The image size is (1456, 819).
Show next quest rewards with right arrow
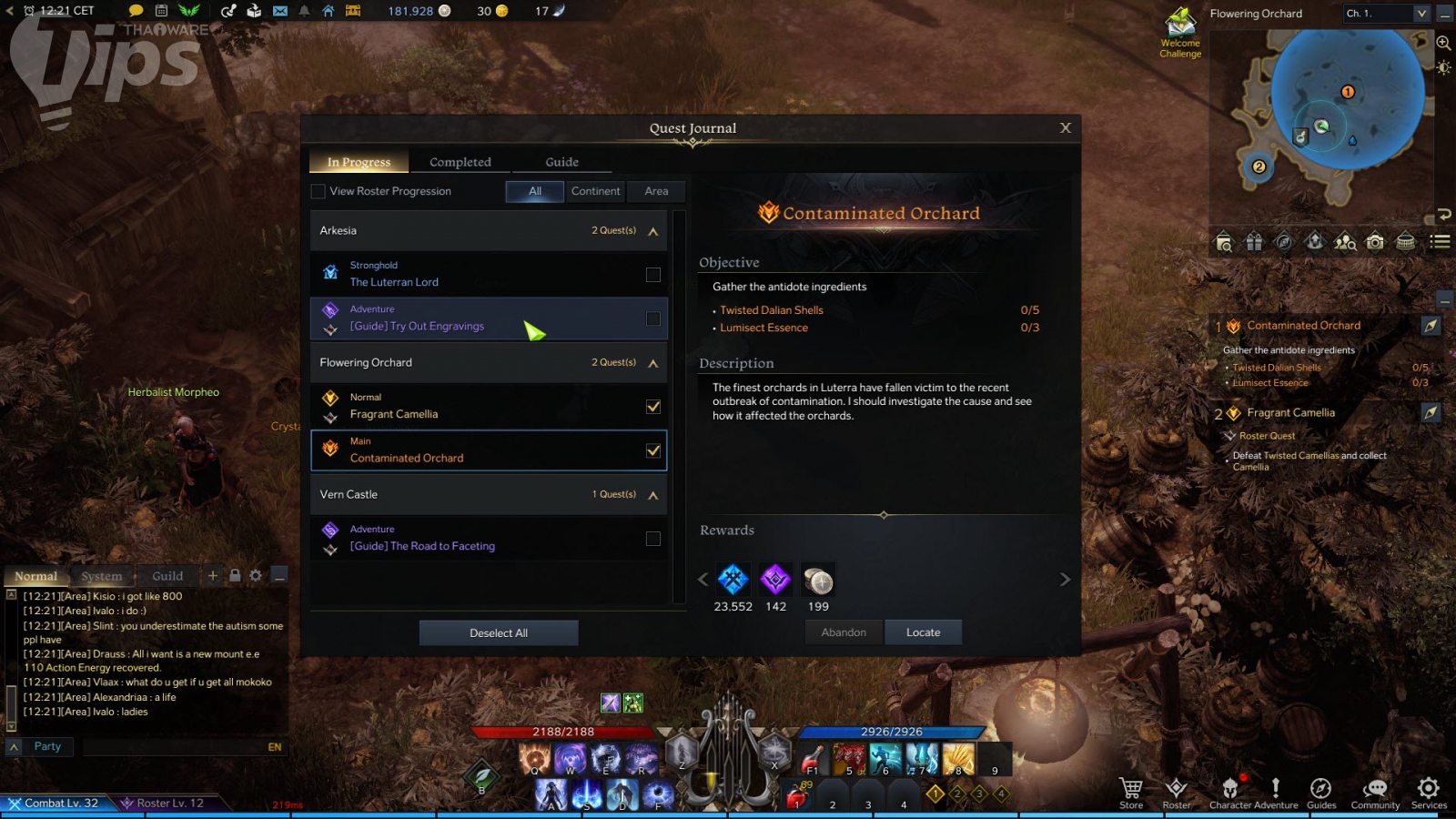[1065, 580]
